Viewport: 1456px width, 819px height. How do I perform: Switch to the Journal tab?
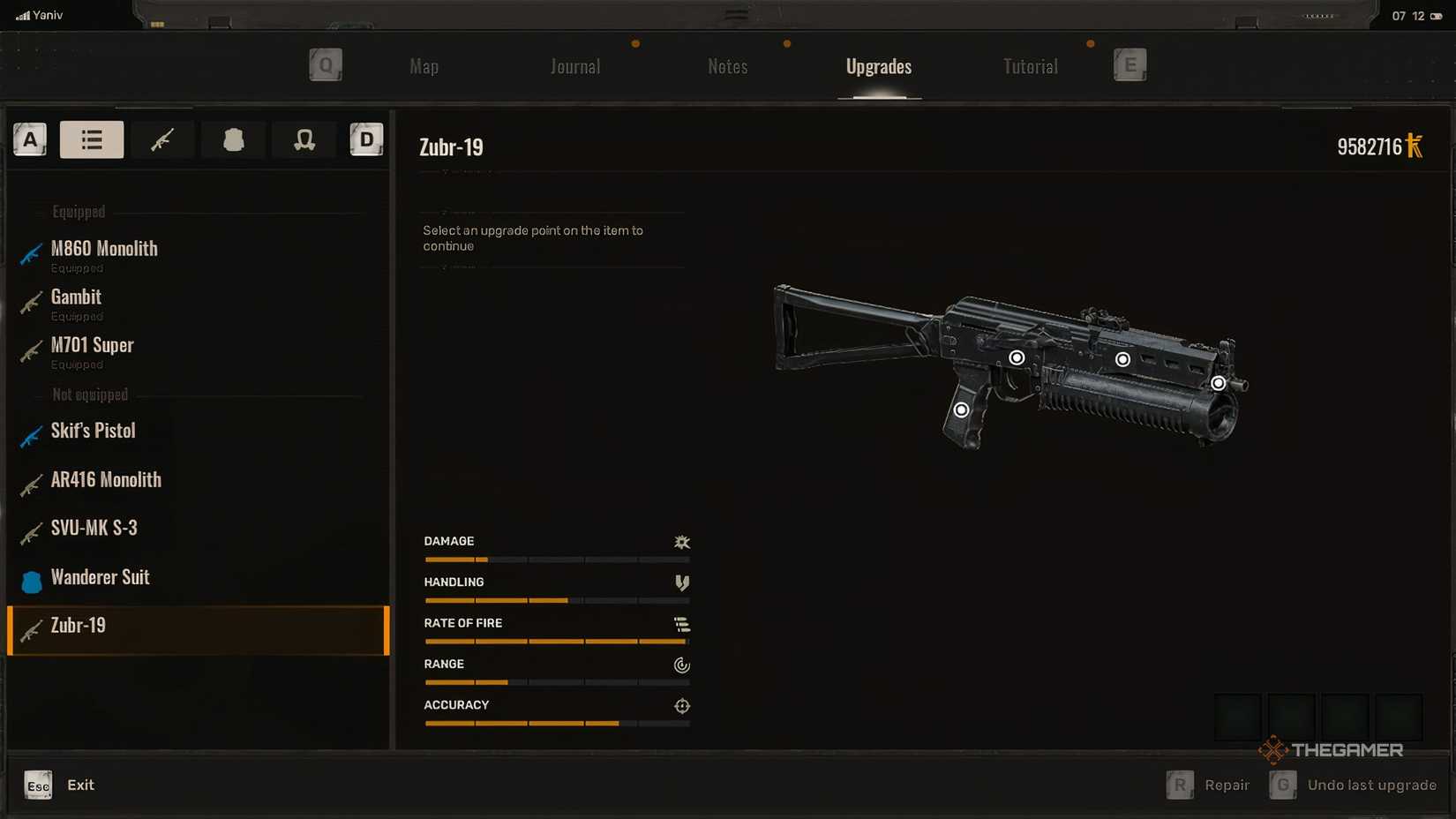coord(574,67)
